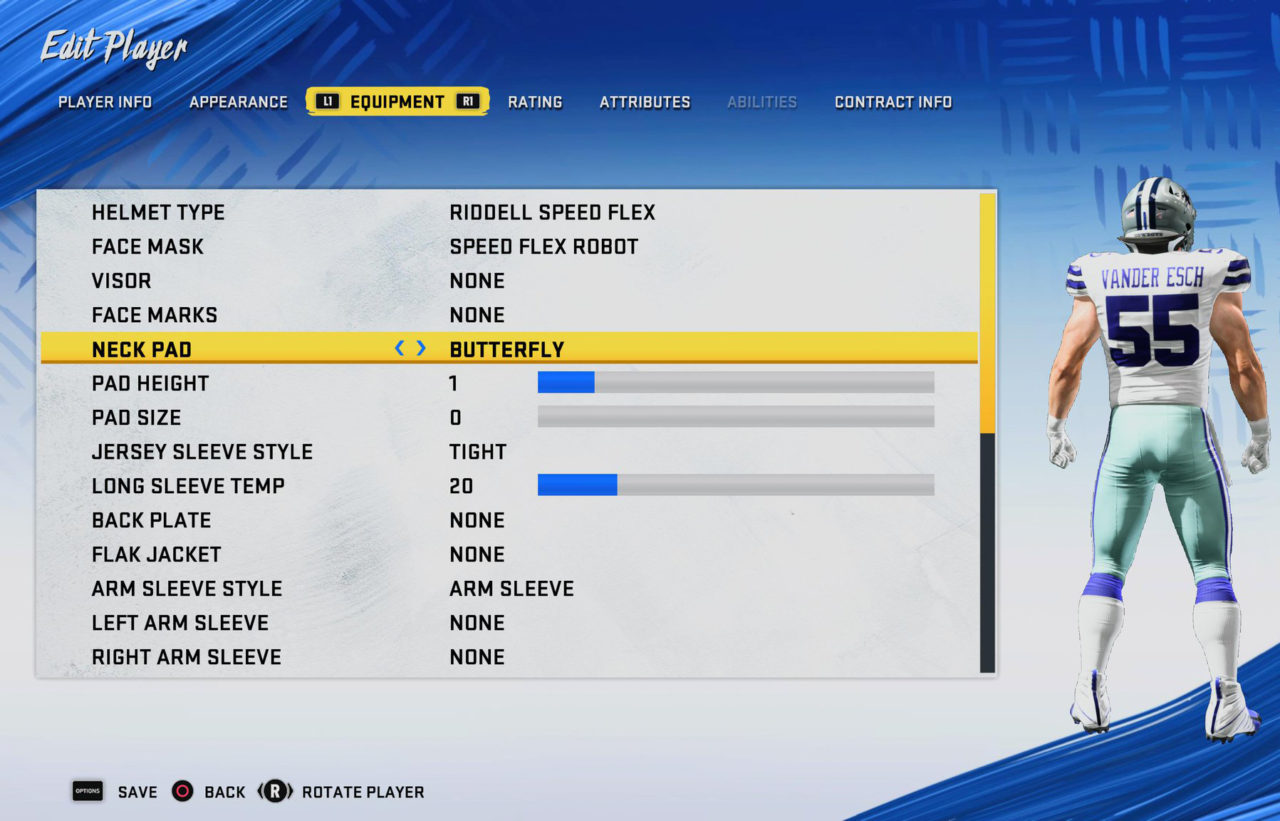Set the Pad Size slider bar

click(735, 417)
